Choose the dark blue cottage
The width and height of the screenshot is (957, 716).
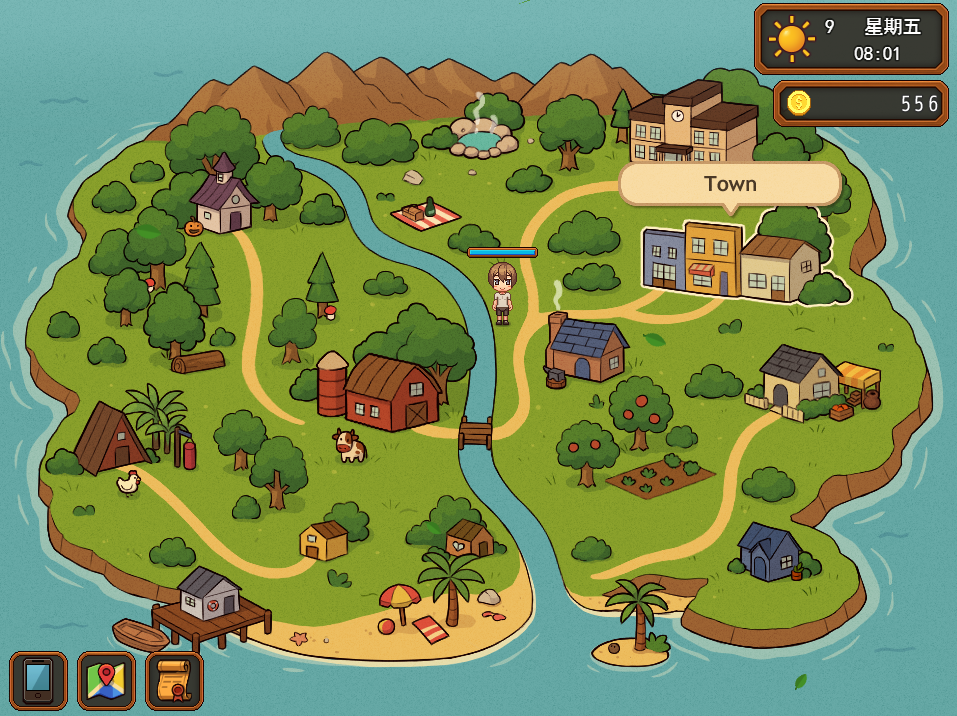(x=770, y=551)
